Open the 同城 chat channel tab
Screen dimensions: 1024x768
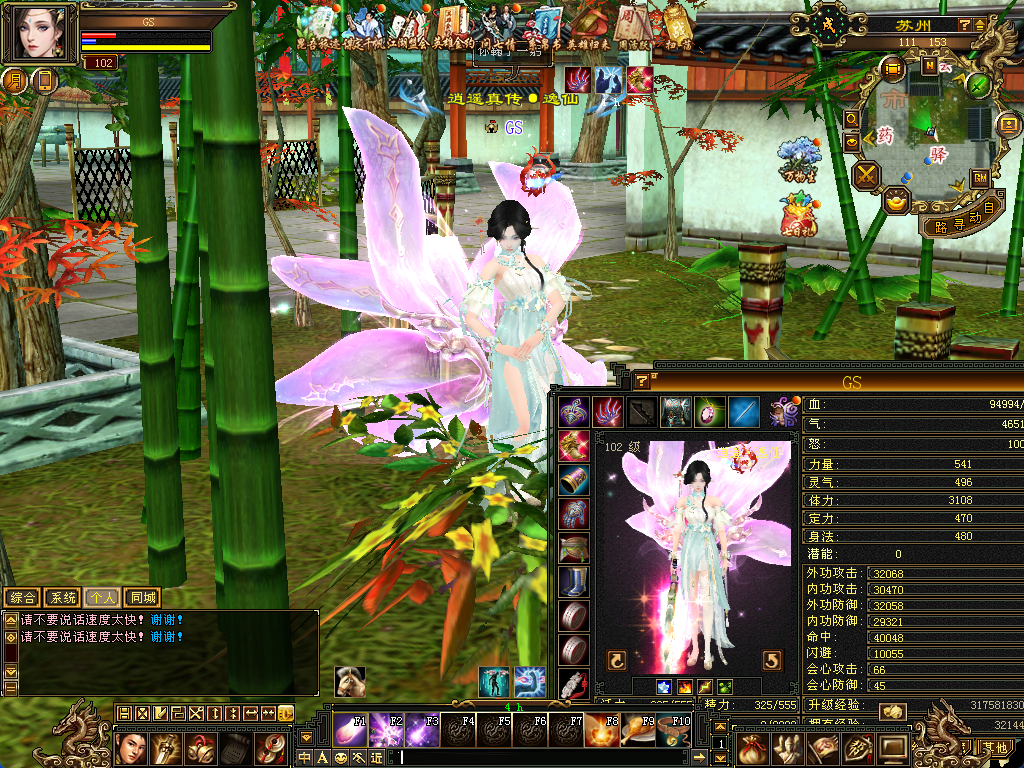click(143, 598)
